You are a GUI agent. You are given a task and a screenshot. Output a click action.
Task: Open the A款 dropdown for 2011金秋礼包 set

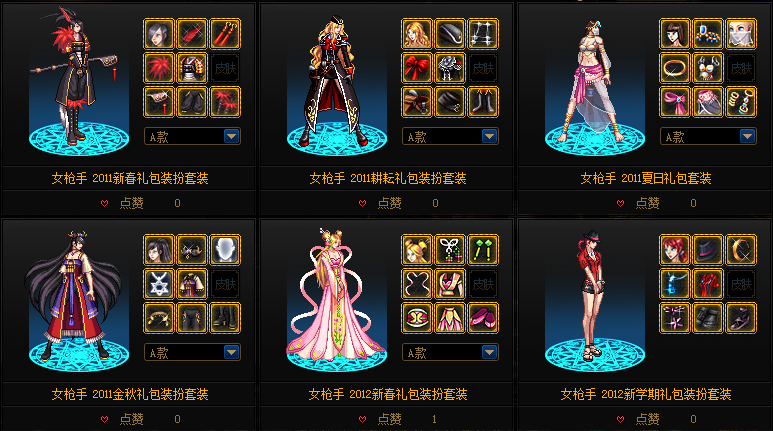232,352
